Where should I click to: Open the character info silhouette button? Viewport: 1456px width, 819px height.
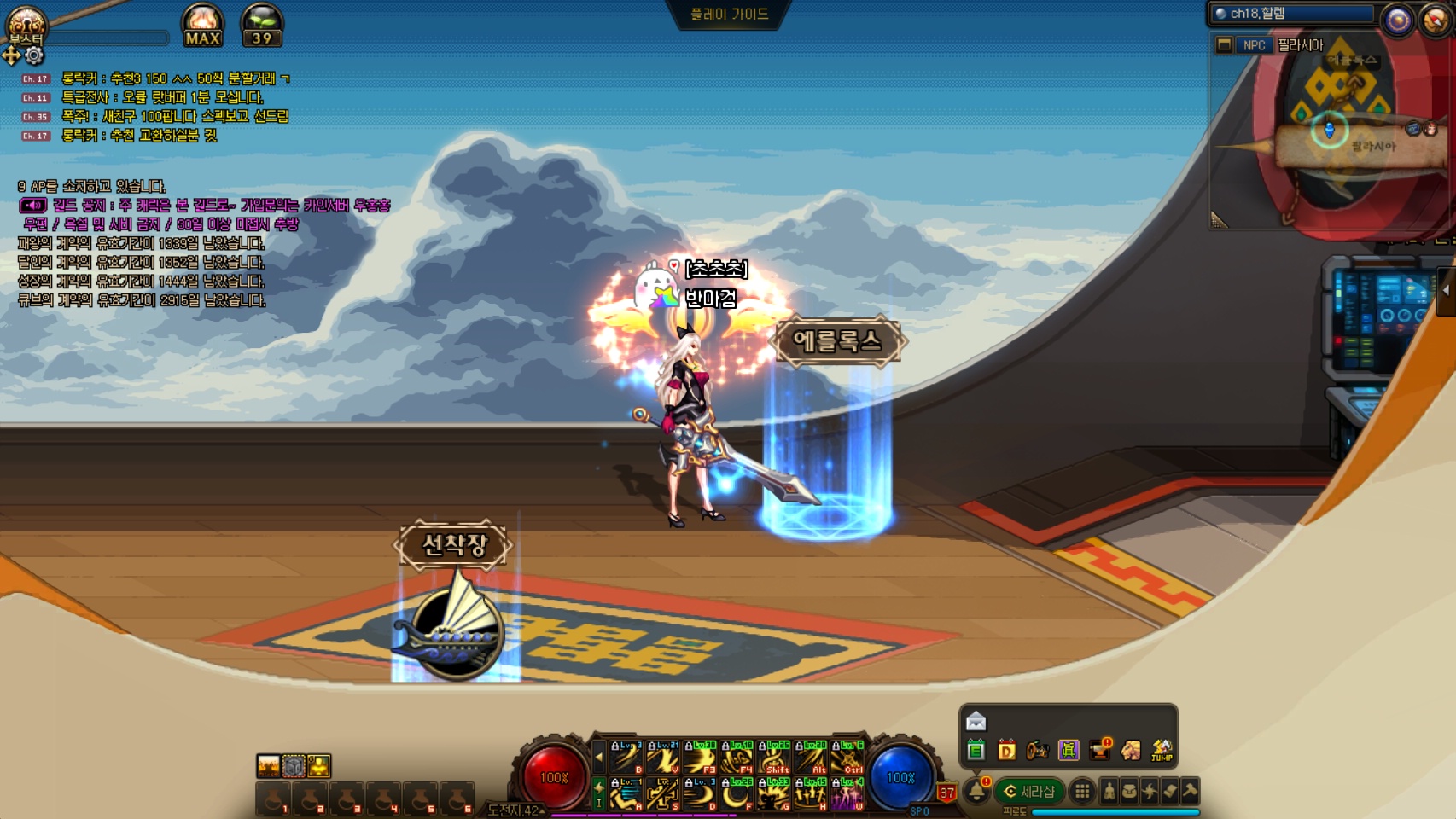tap(1109, 792)
